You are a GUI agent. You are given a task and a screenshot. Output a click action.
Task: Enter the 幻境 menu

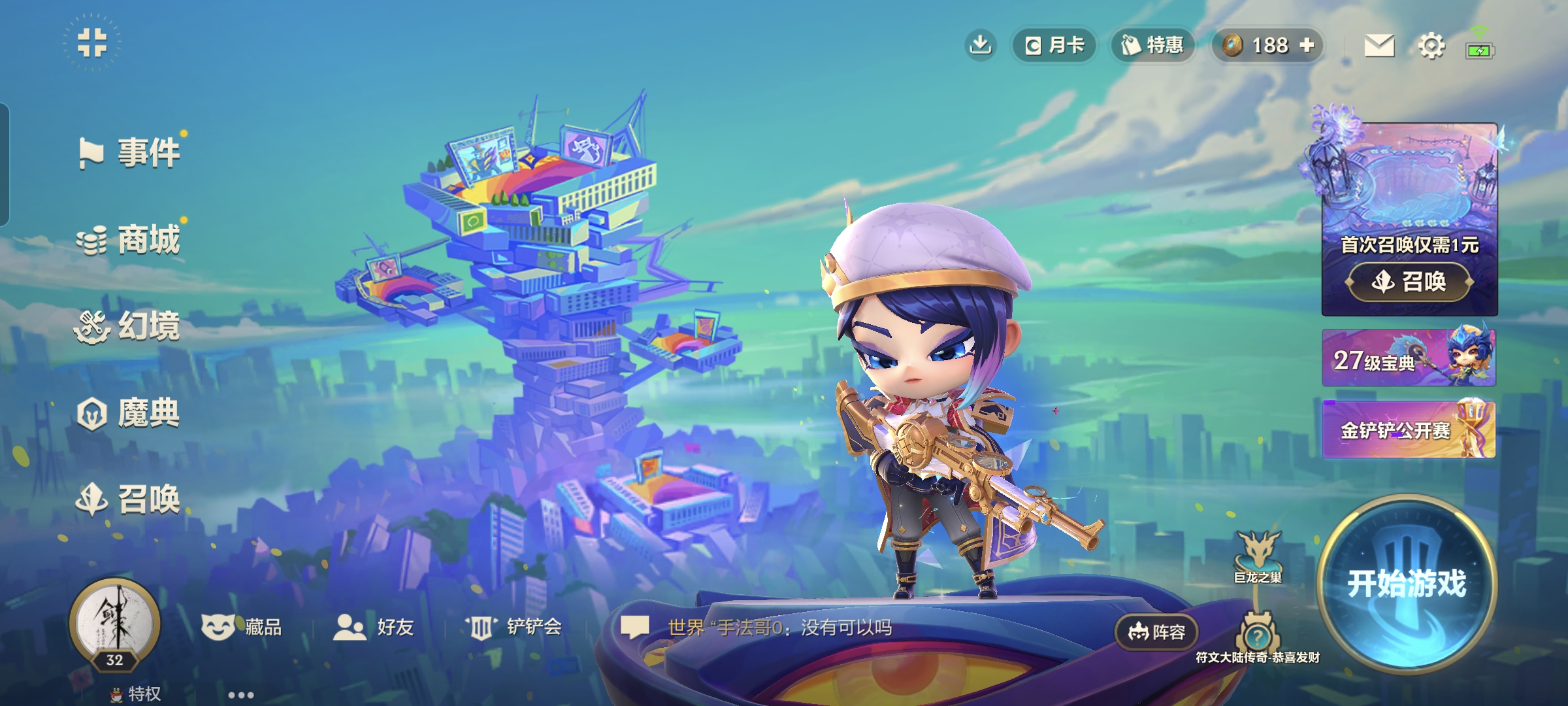[129, 326]
